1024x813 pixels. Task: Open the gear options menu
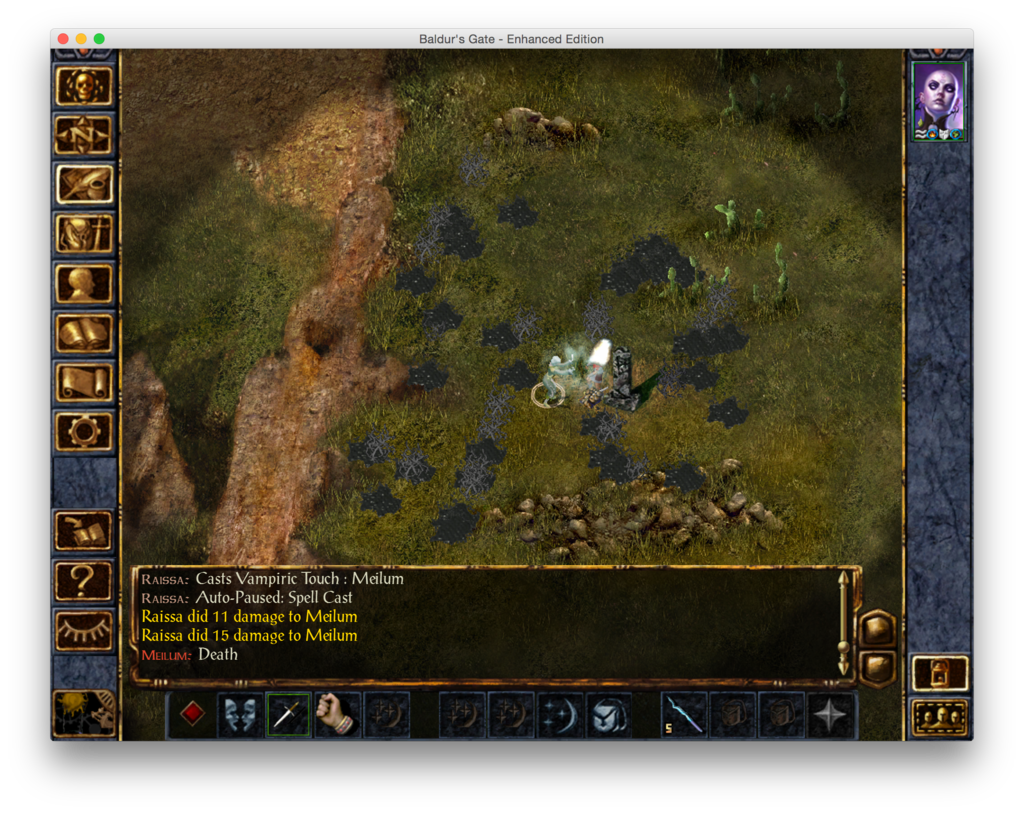(84, 431)
